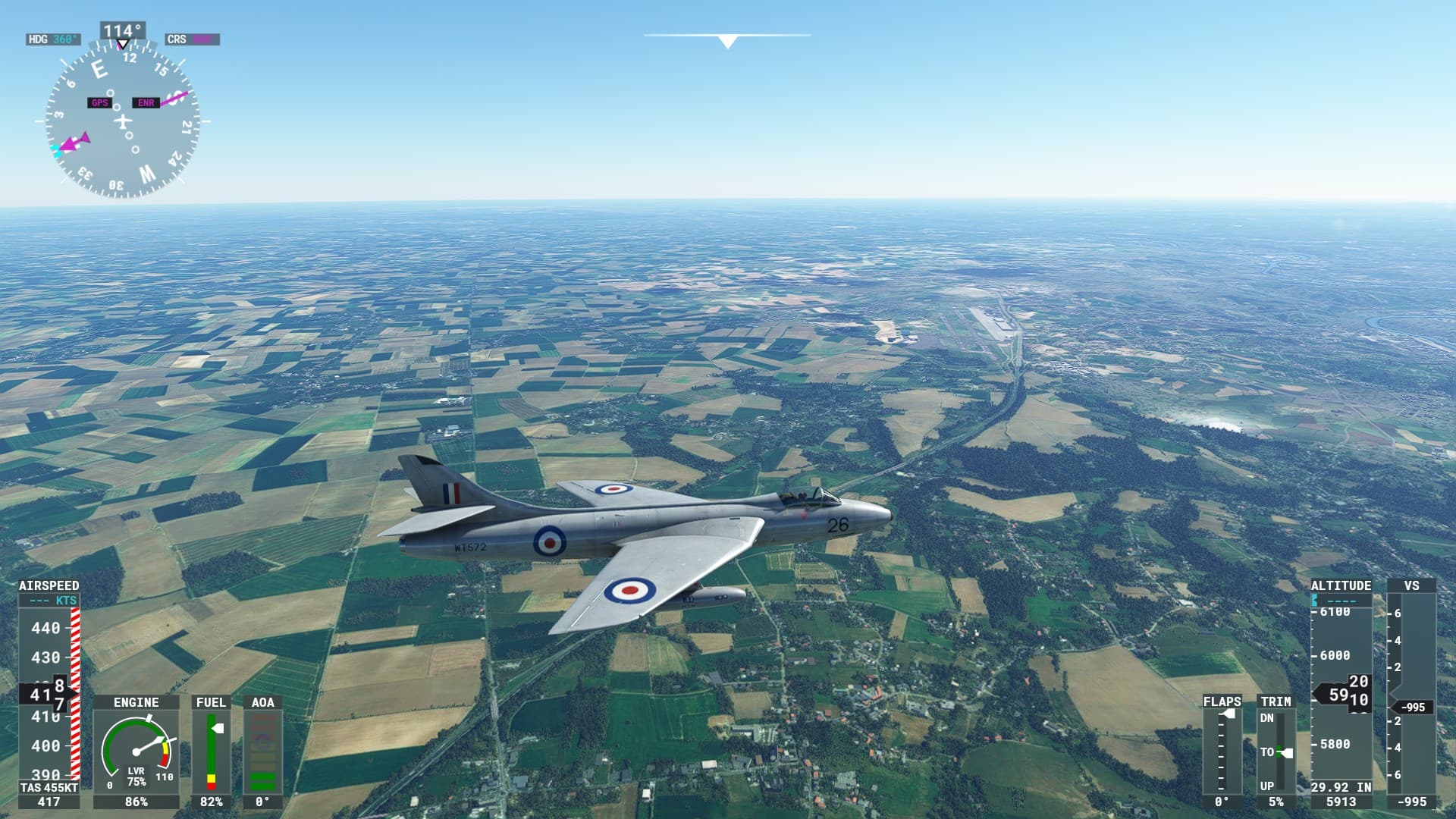This screenshot has height=819, width=1456.
Task: Click the heading compass rose
Action: click(122, 121)
